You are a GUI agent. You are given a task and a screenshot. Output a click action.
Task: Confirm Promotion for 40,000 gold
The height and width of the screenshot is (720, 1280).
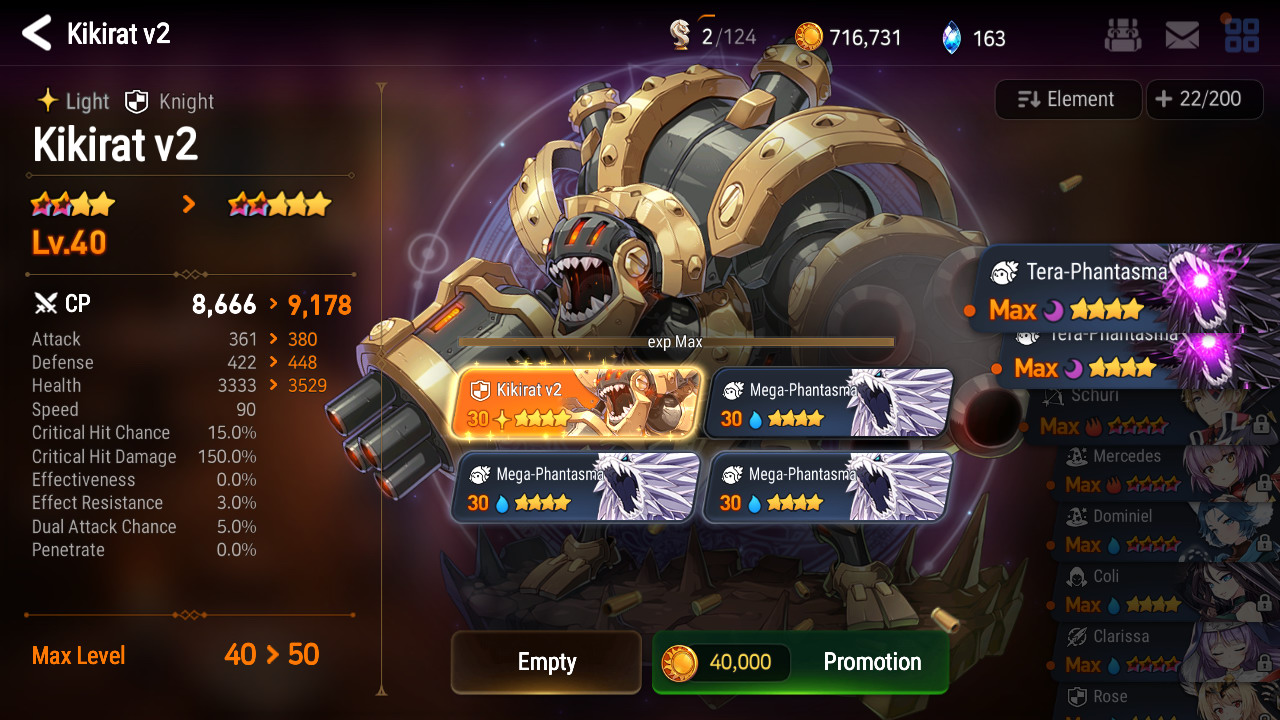pos(800,662)
